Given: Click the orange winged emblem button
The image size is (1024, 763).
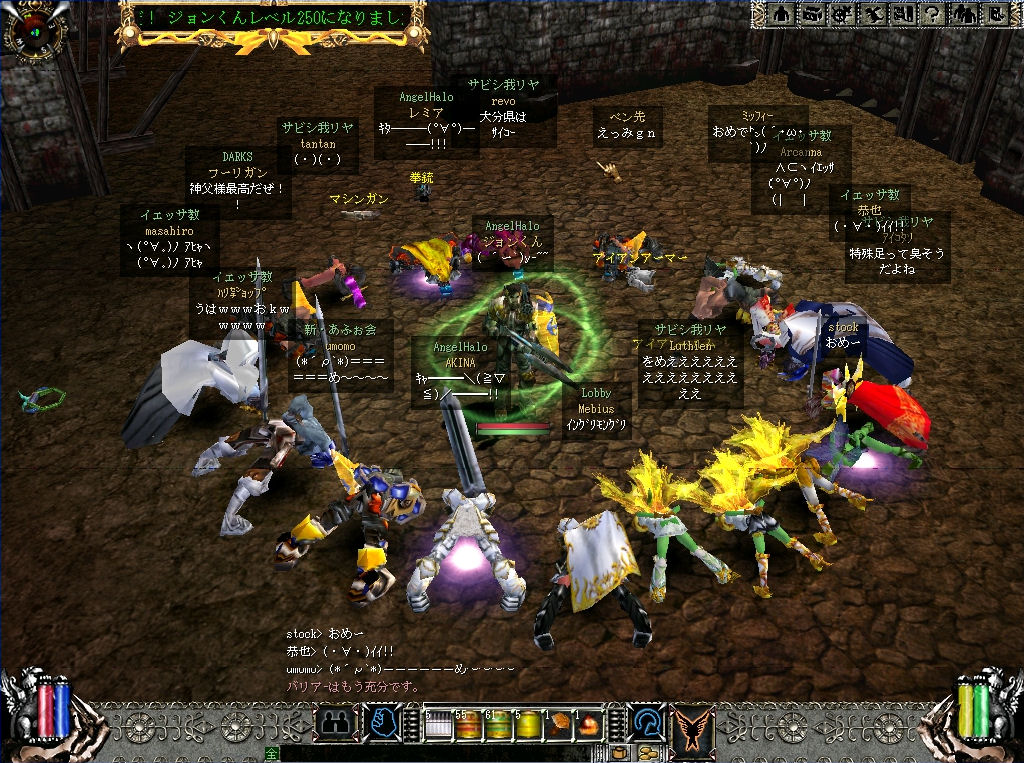Looking at the screenshot, I should point(690,722).
